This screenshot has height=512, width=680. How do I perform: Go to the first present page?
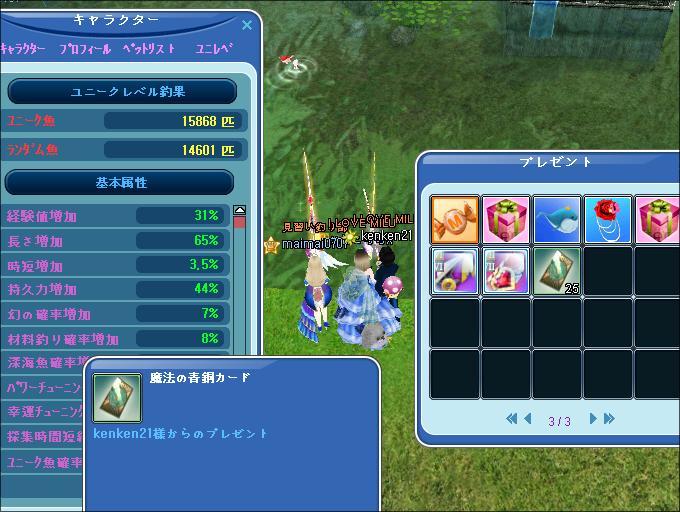(512, 420)
